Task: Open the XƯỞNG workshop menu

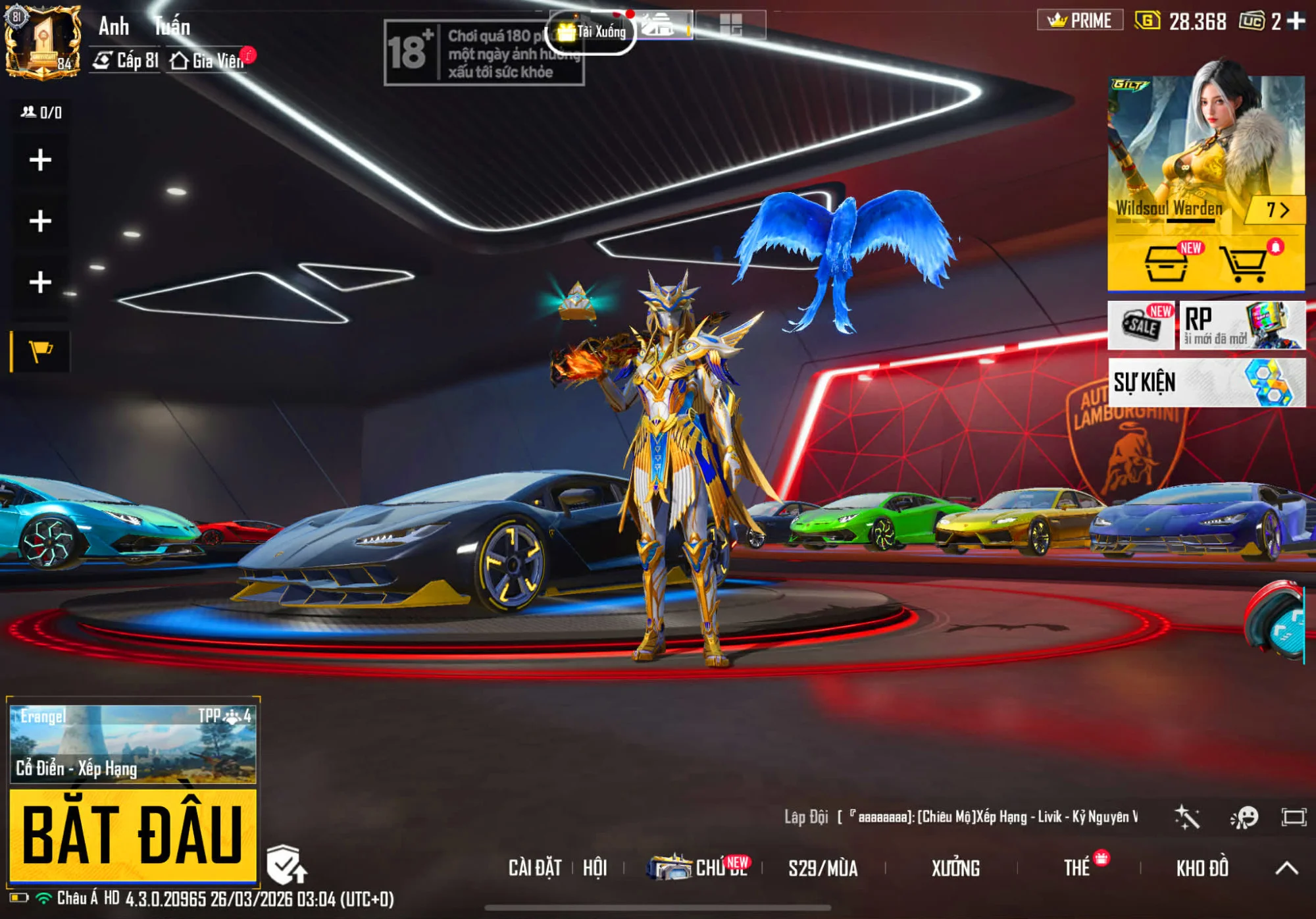Action: [955, 868]
